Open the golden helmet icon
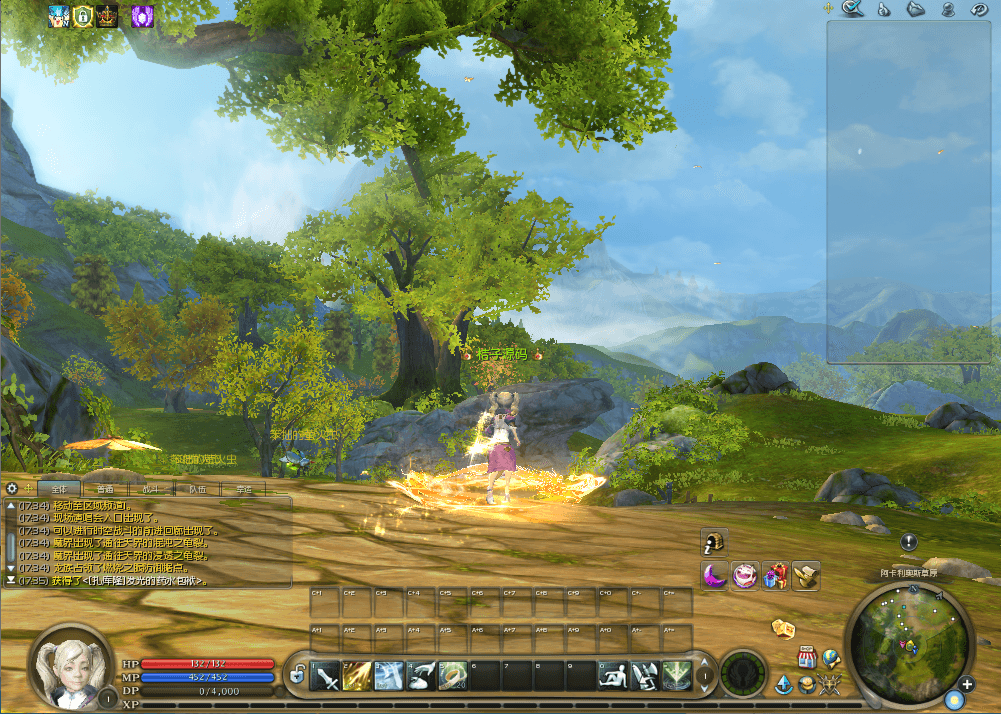This screenshot has height=714, width=1001. 714,542
